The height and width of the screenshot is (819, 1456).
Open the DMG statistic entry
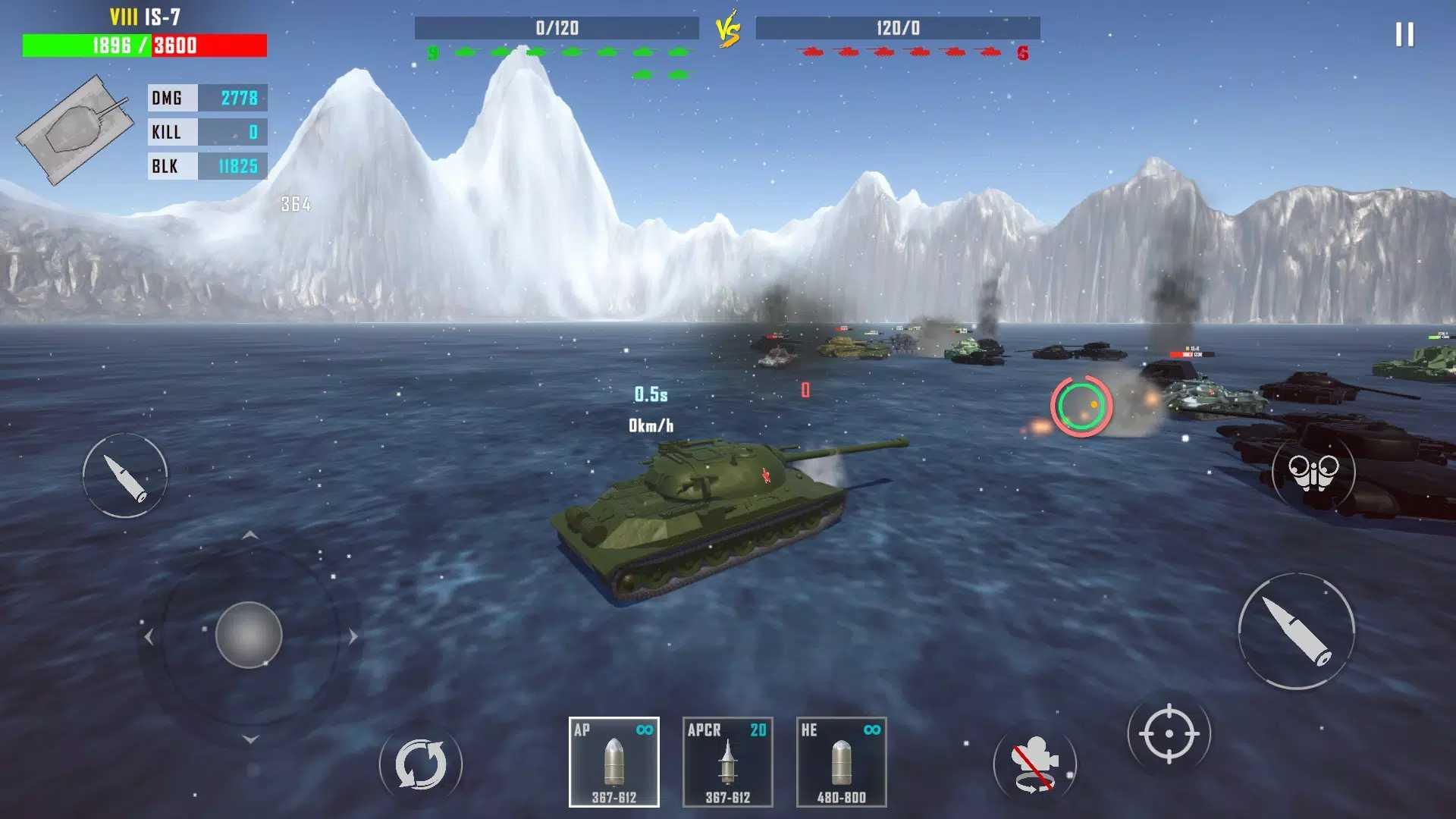[207, 98]
